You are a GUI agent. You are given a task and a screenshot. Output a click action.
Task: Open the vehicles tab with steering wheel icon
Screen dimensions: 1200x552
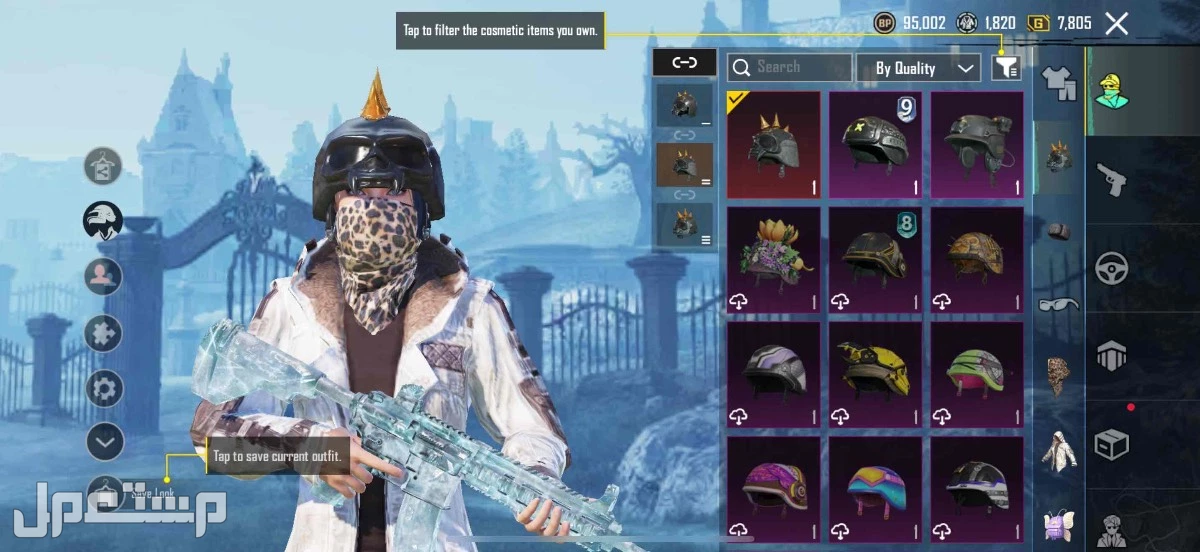tap(1112, 268)
